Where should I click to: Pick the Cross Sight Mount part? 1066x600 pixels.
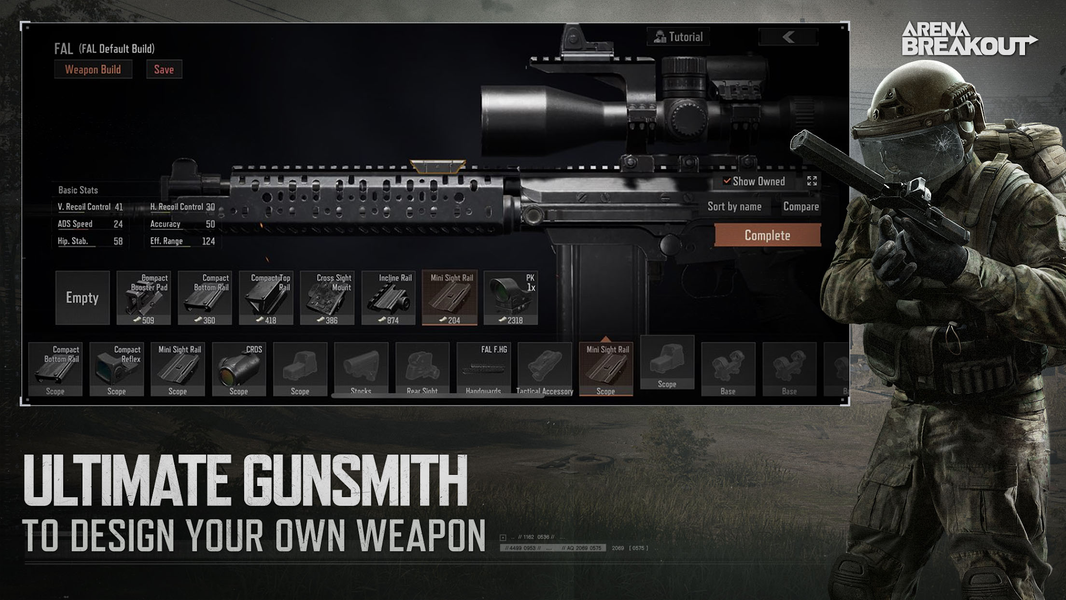click(x=327, y=298)
